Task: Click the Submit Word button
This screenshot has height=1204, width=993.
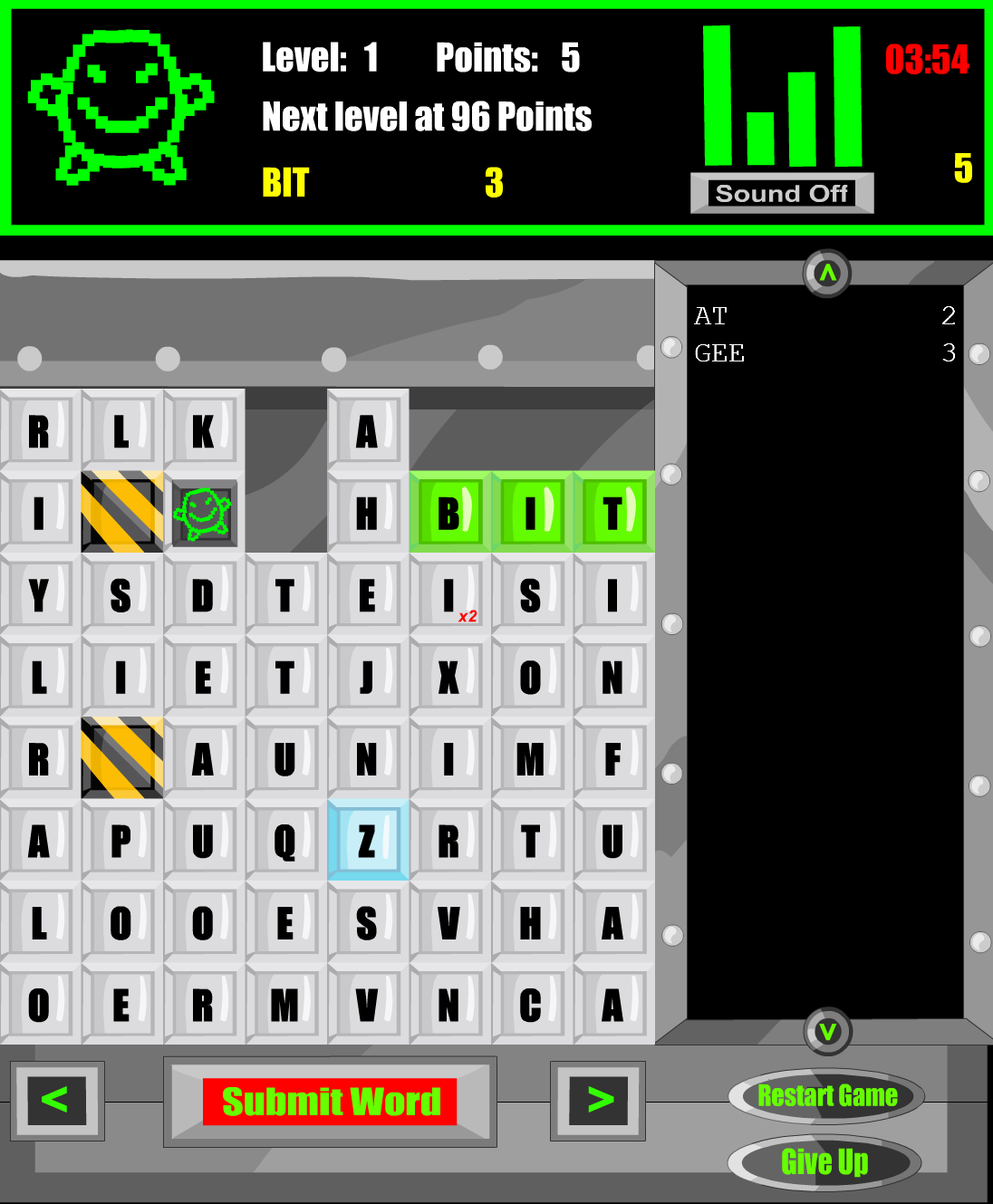Action: (x=330, y=1102)
